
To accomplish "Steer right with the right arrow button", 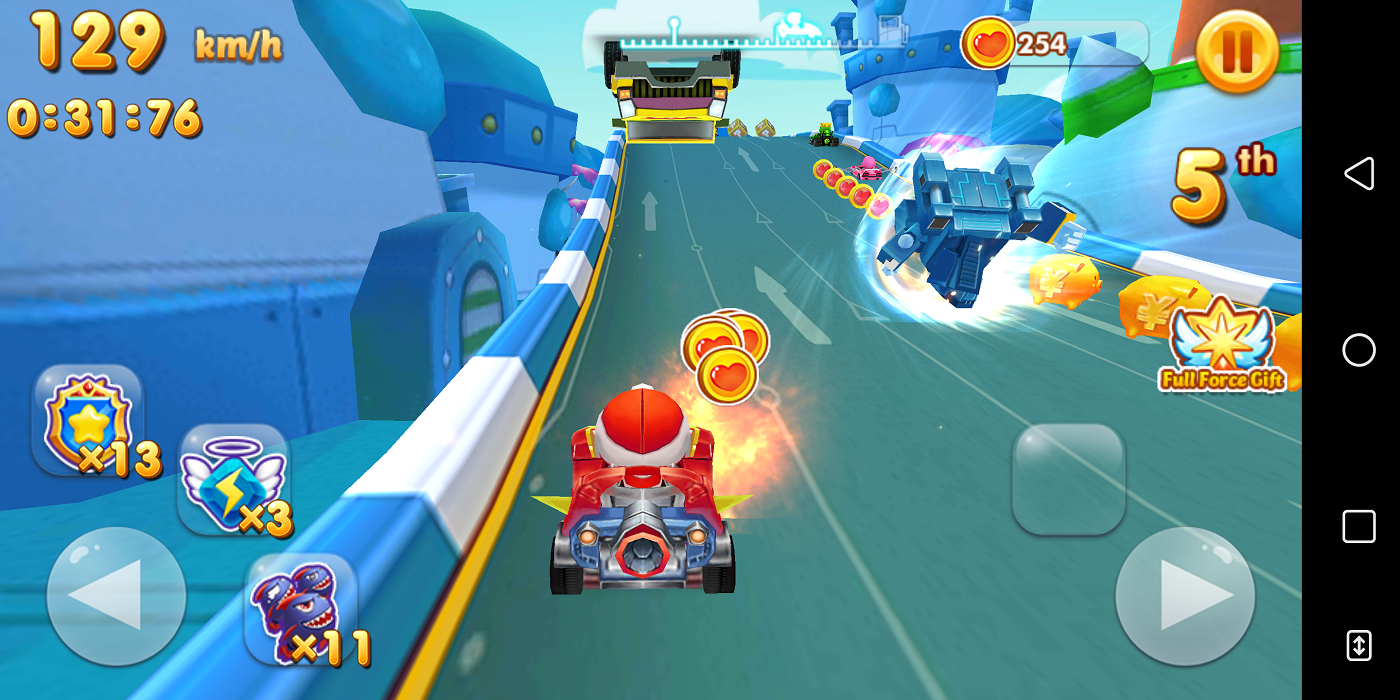I will tap(1185, 596).
